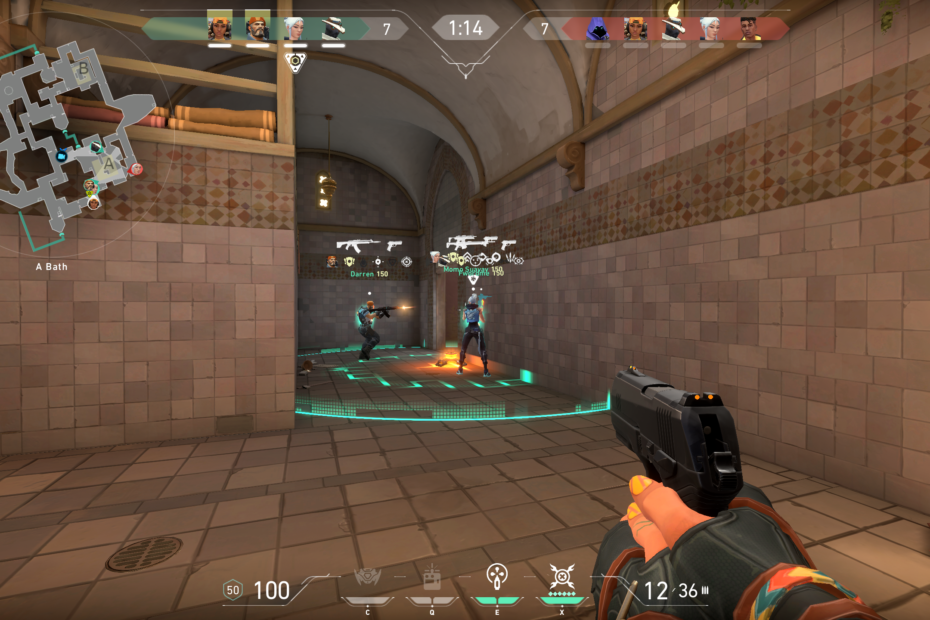This screenshot has height=620, width=930.
Task: Choose the green team's Cypher portrait
Action: [x=333, y=28]
